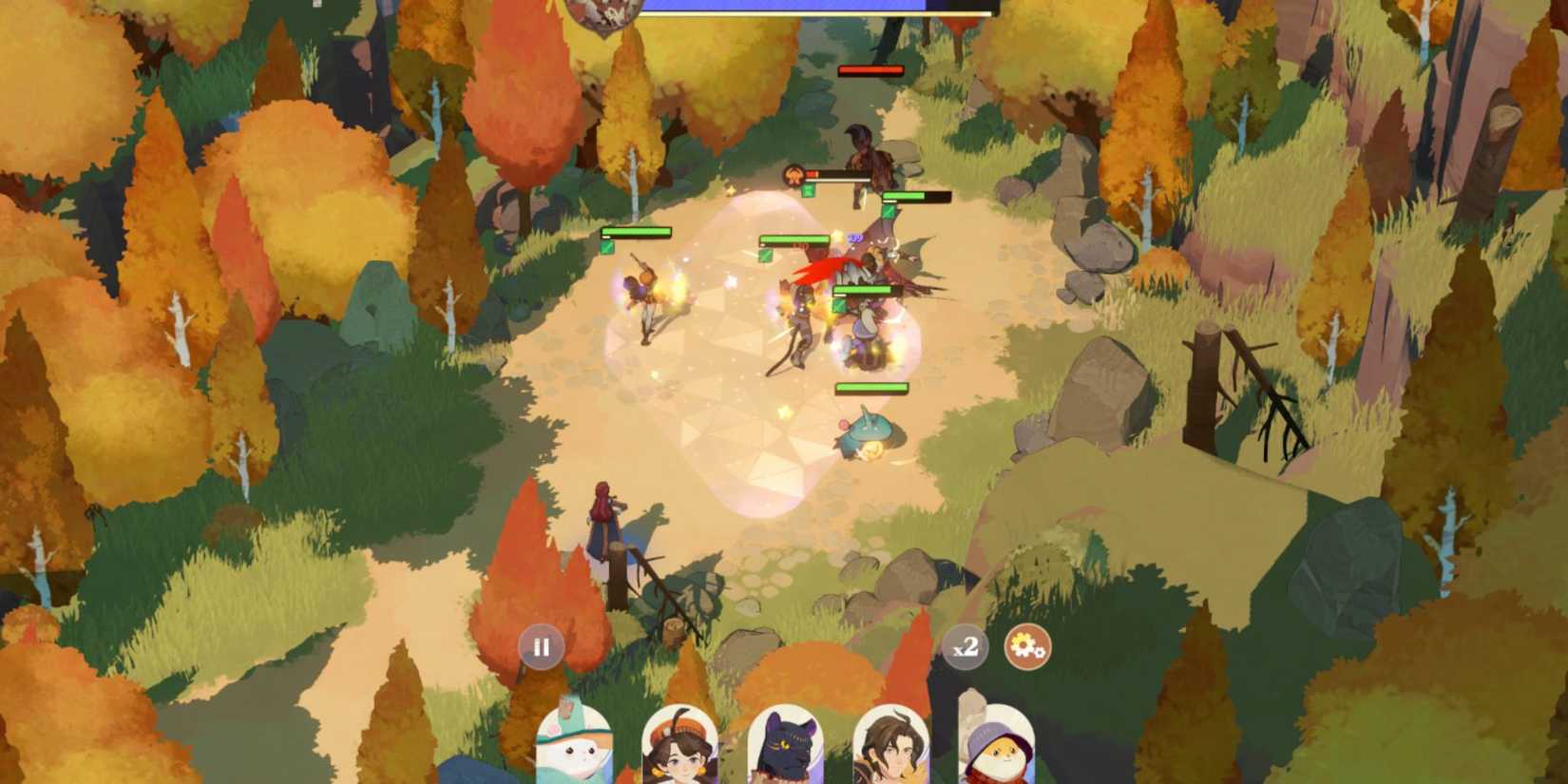
Task: Tap the green ally health bar above the slime
Action: pyautogui.click(x=870, y=388)
